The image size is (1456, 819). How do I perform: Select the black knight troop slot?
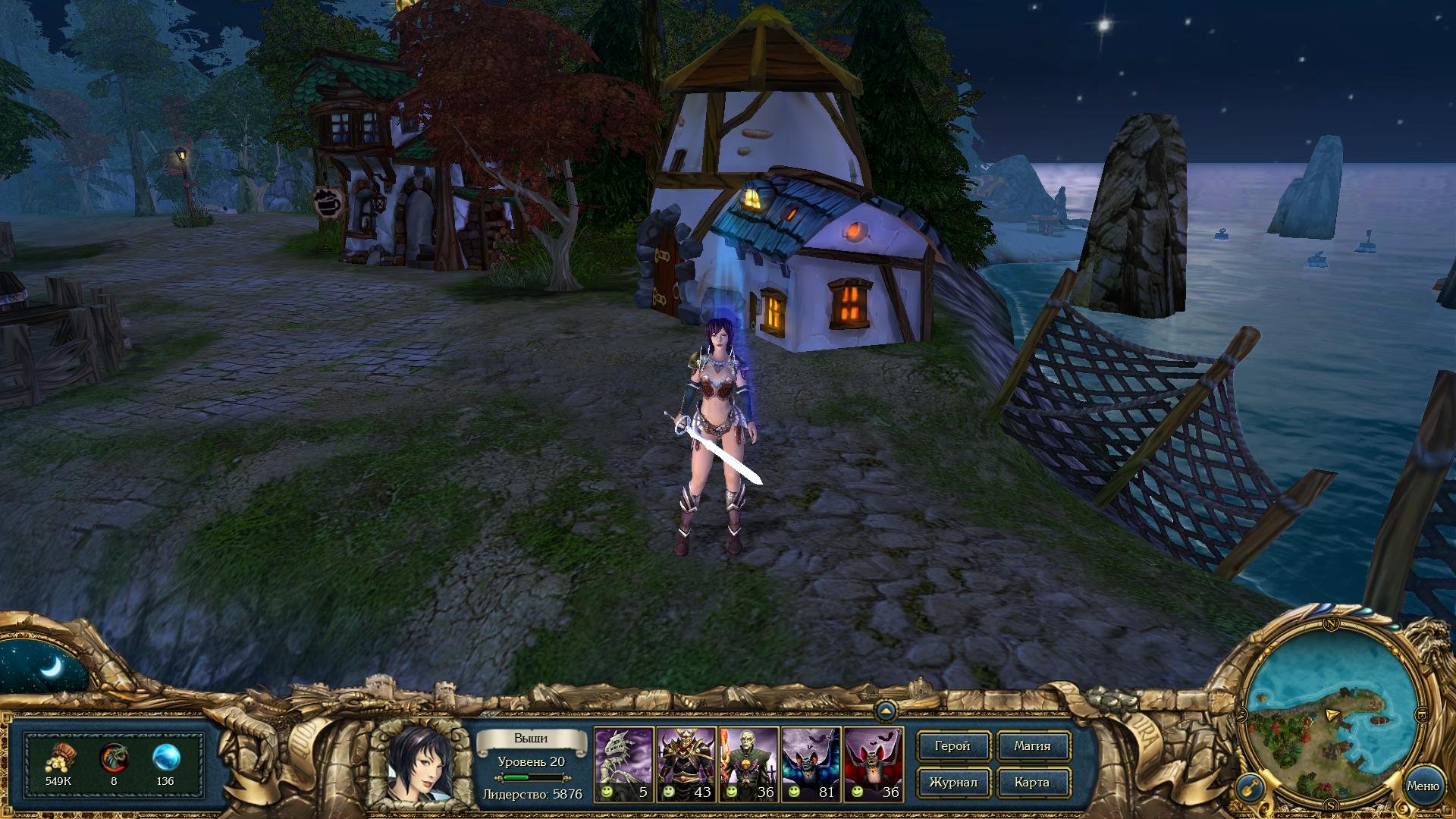(686, 764)
